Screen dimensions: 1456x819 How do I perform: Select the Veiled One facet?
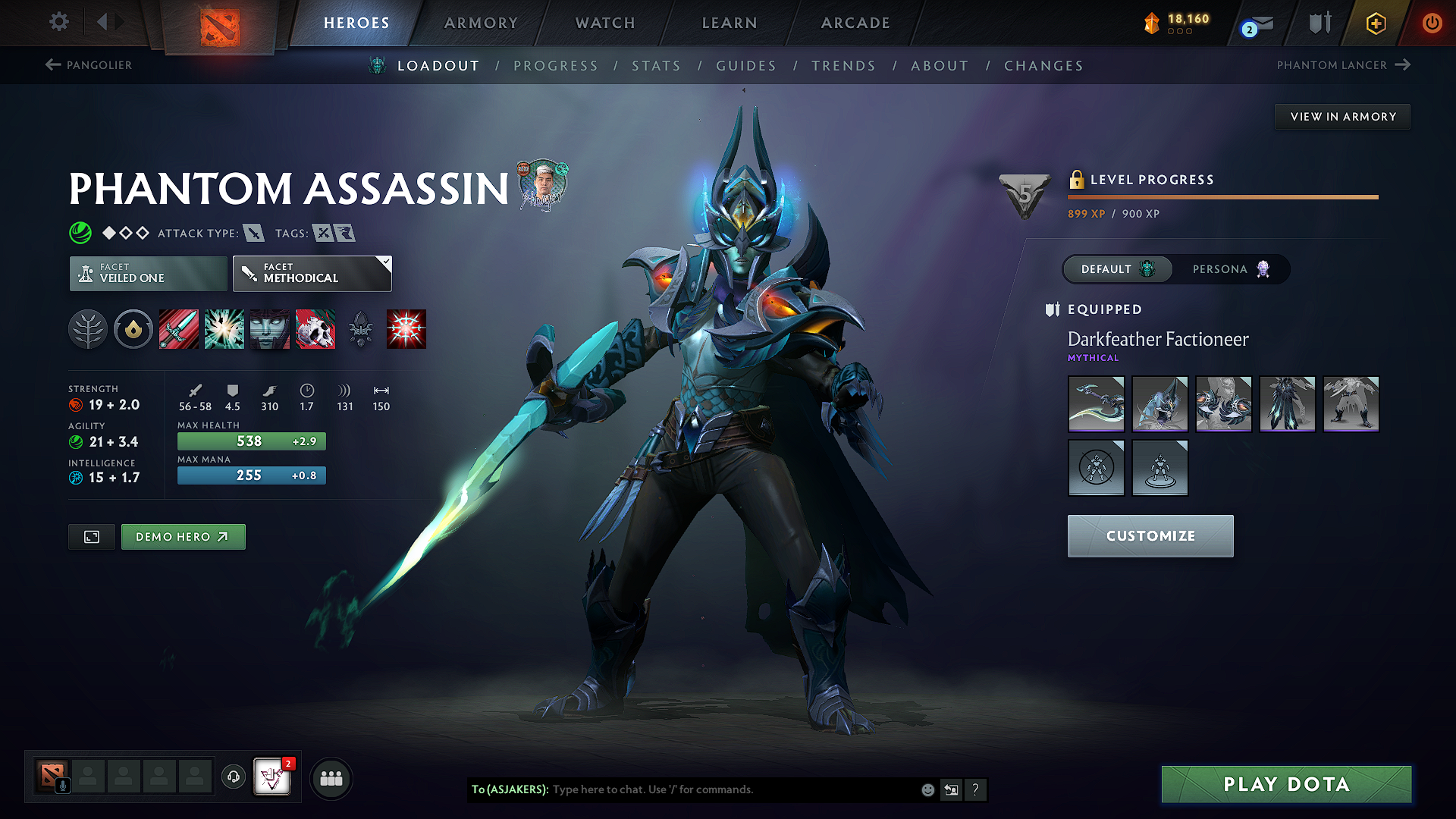149,274
